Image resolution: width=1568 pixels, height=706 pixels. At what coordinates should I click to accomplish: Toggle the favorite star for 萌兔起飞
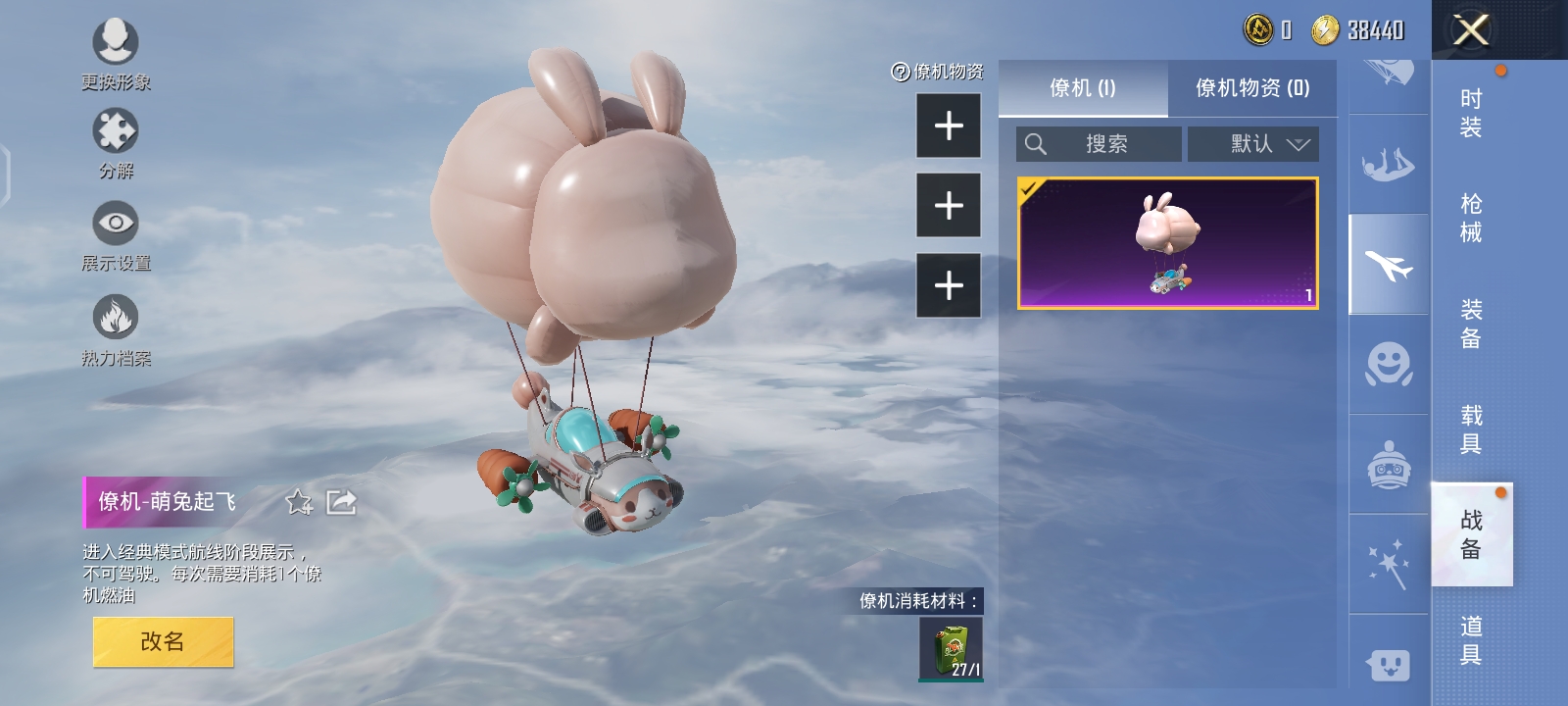point(297,503)
